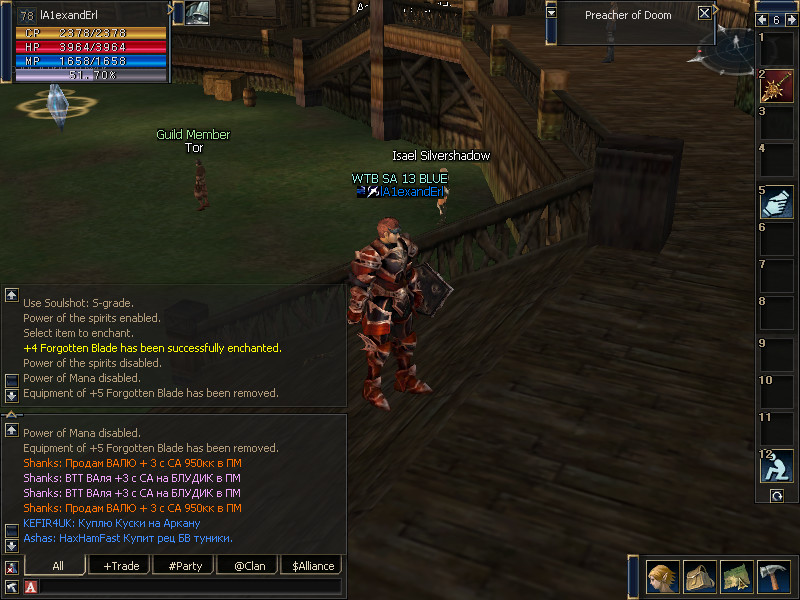
Task: Select the @Clan chat tab
Action: (x=249, y=566)
